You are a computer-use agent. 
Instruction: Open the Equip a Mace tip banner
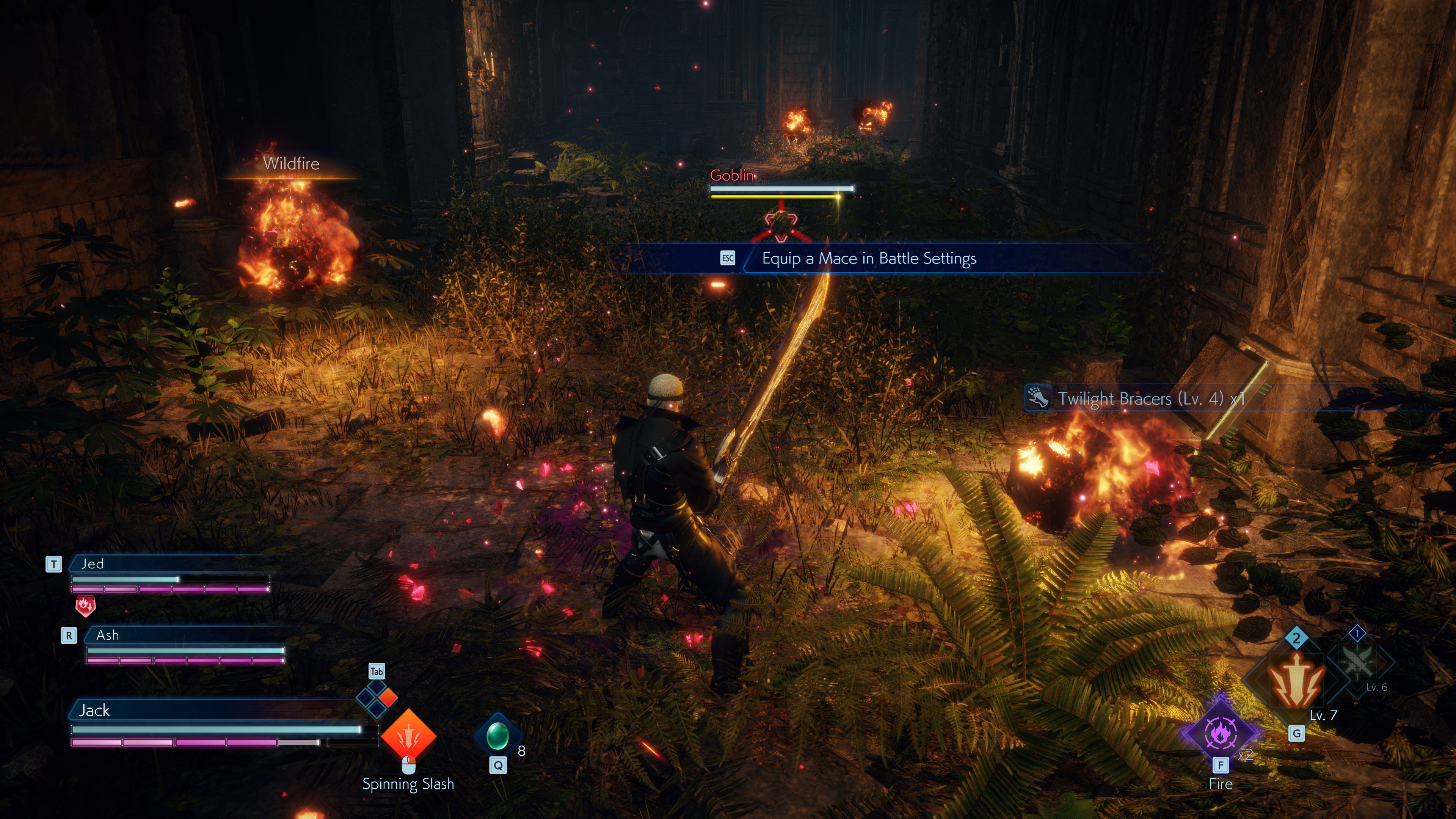click(869, 258)
